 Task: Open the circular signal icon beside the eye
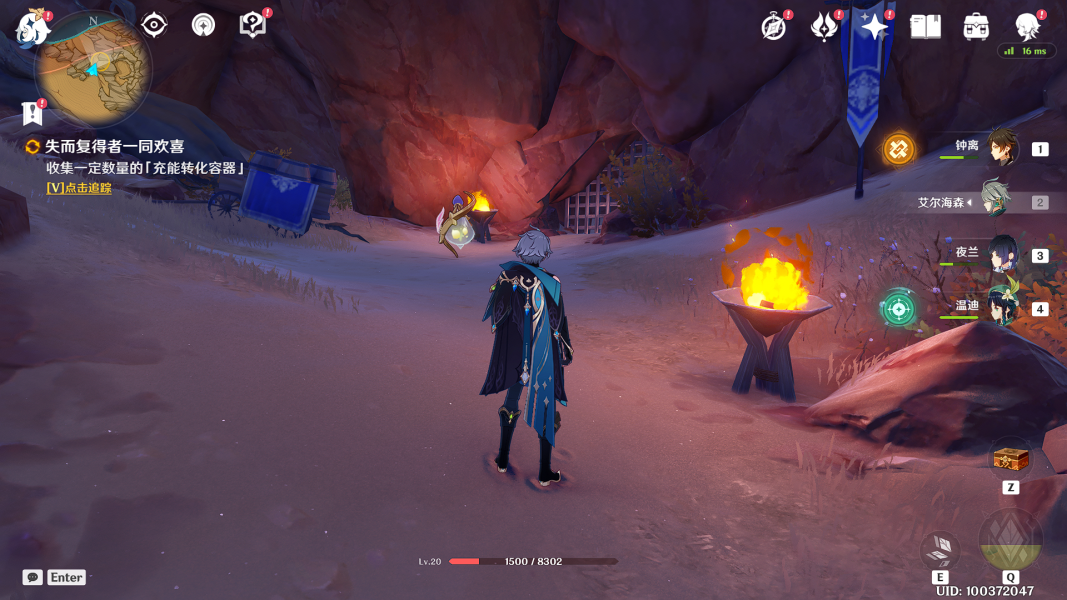(x=203, y=25)
